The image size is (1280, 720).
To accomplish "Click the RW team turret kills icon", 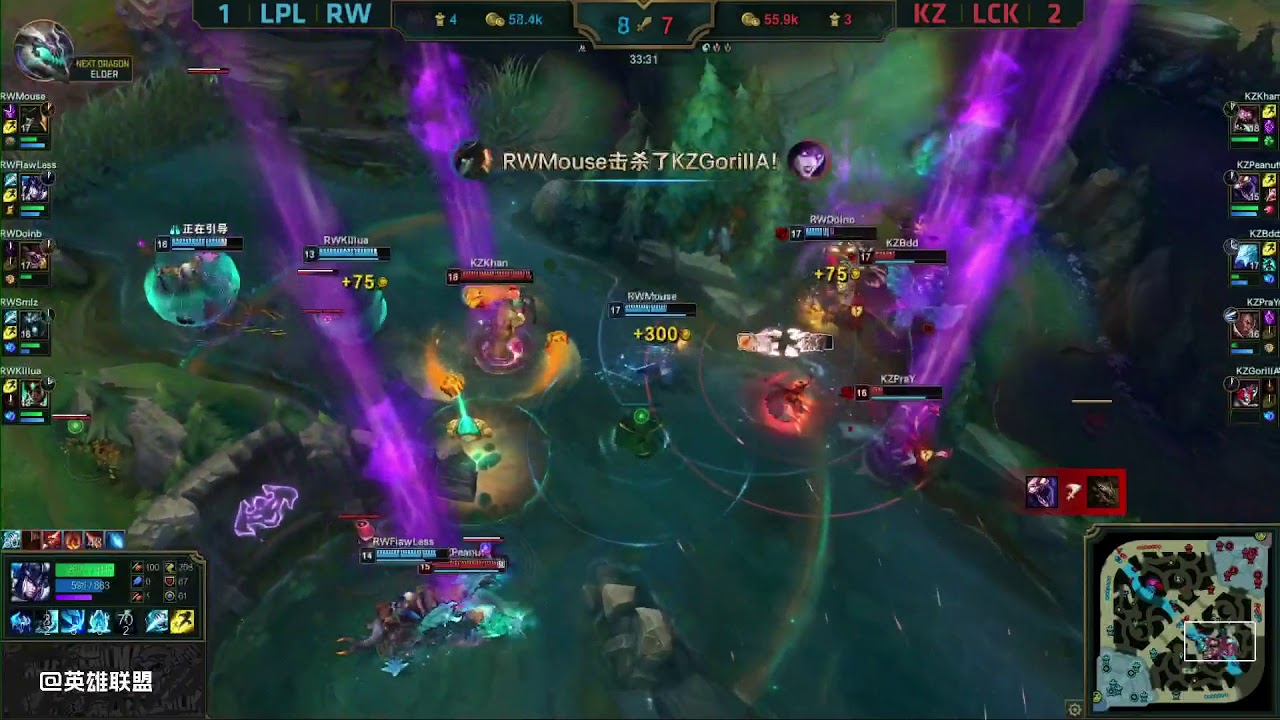I will [441, 17].
